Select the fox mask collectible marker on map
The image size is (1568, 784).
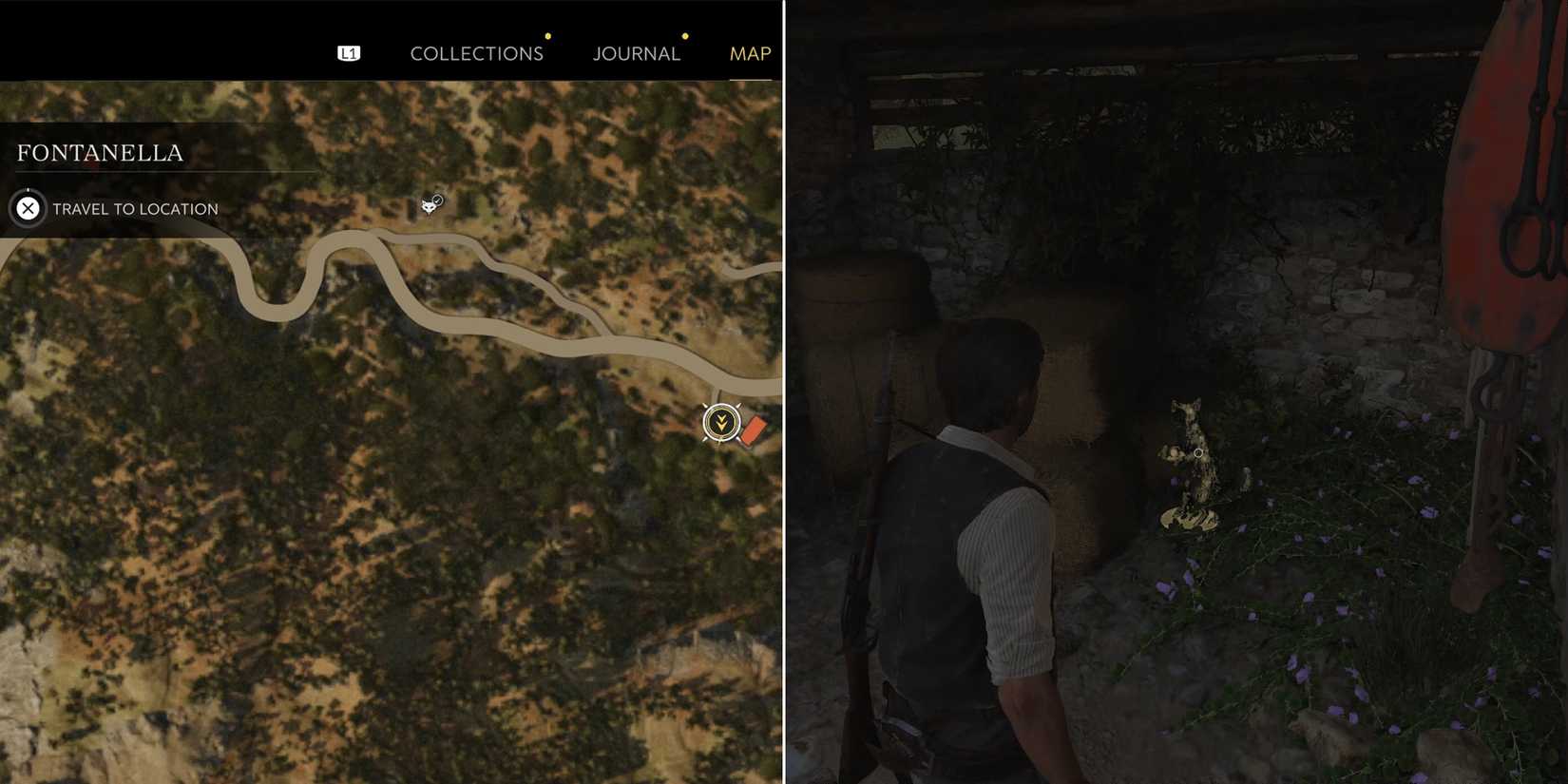click(x=429, y=202)
